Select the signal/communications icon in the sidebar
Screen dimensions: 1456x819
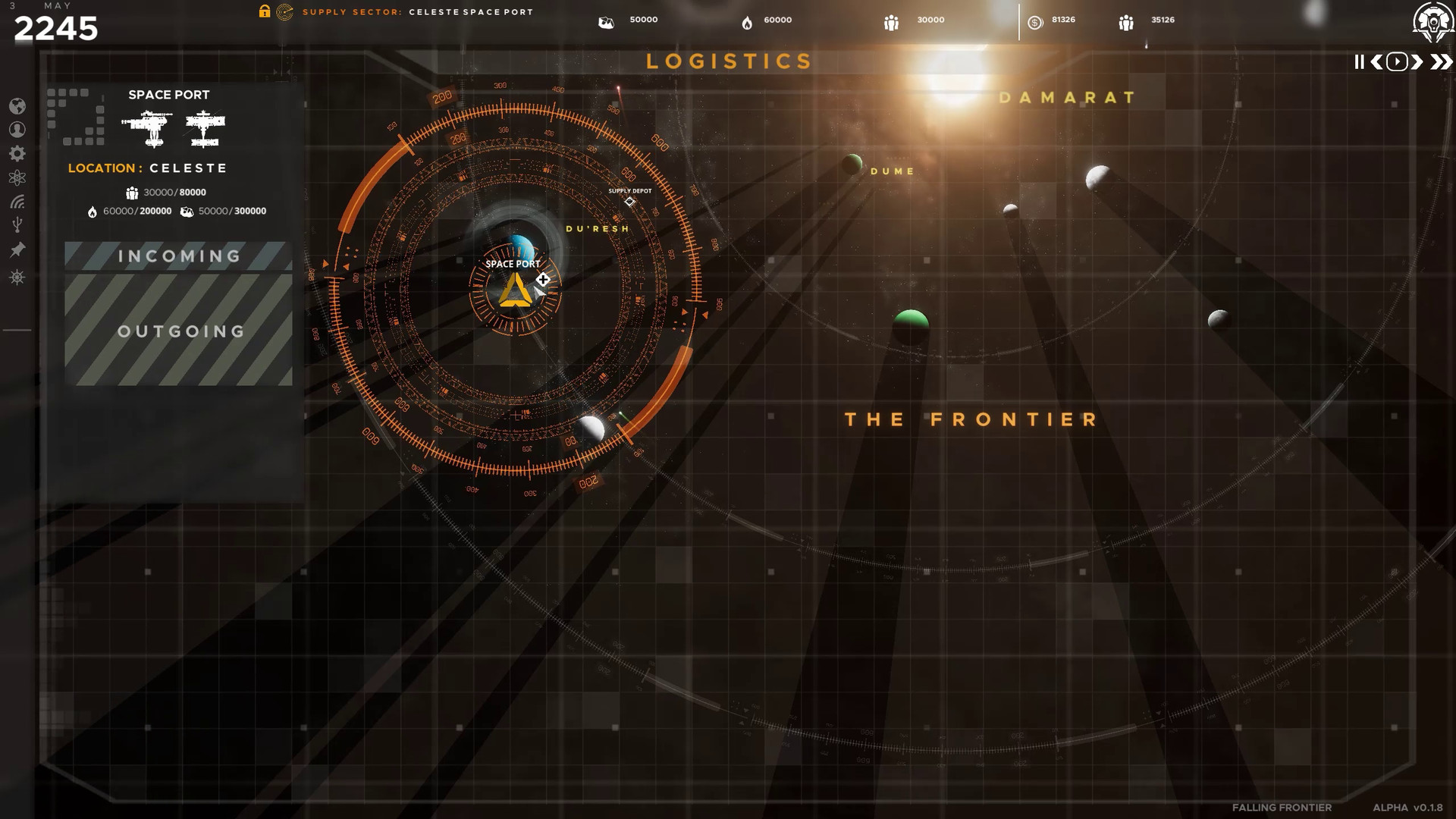pos(17,201)
